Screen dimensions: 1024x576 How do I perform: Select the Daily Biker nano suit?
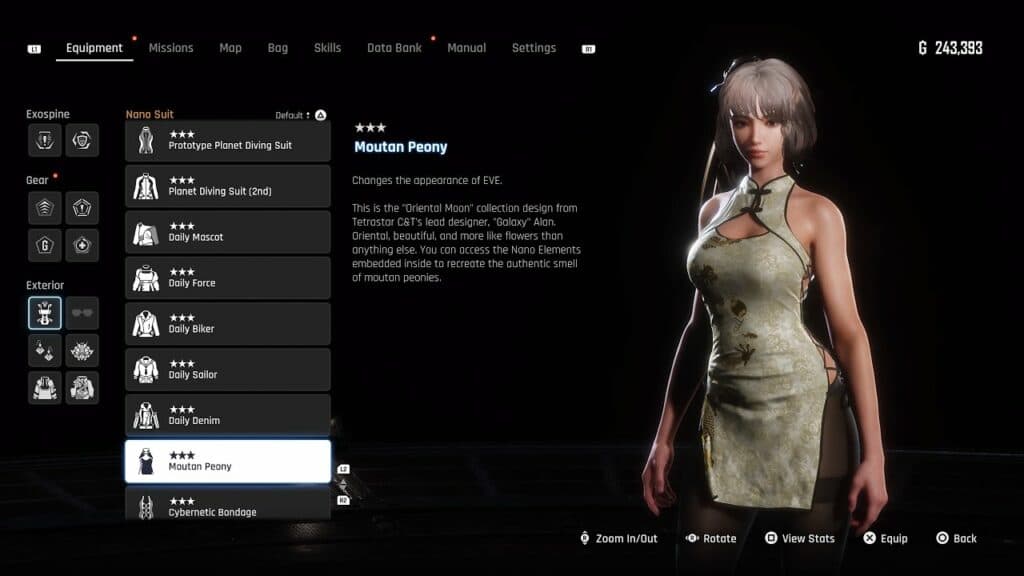228,325
